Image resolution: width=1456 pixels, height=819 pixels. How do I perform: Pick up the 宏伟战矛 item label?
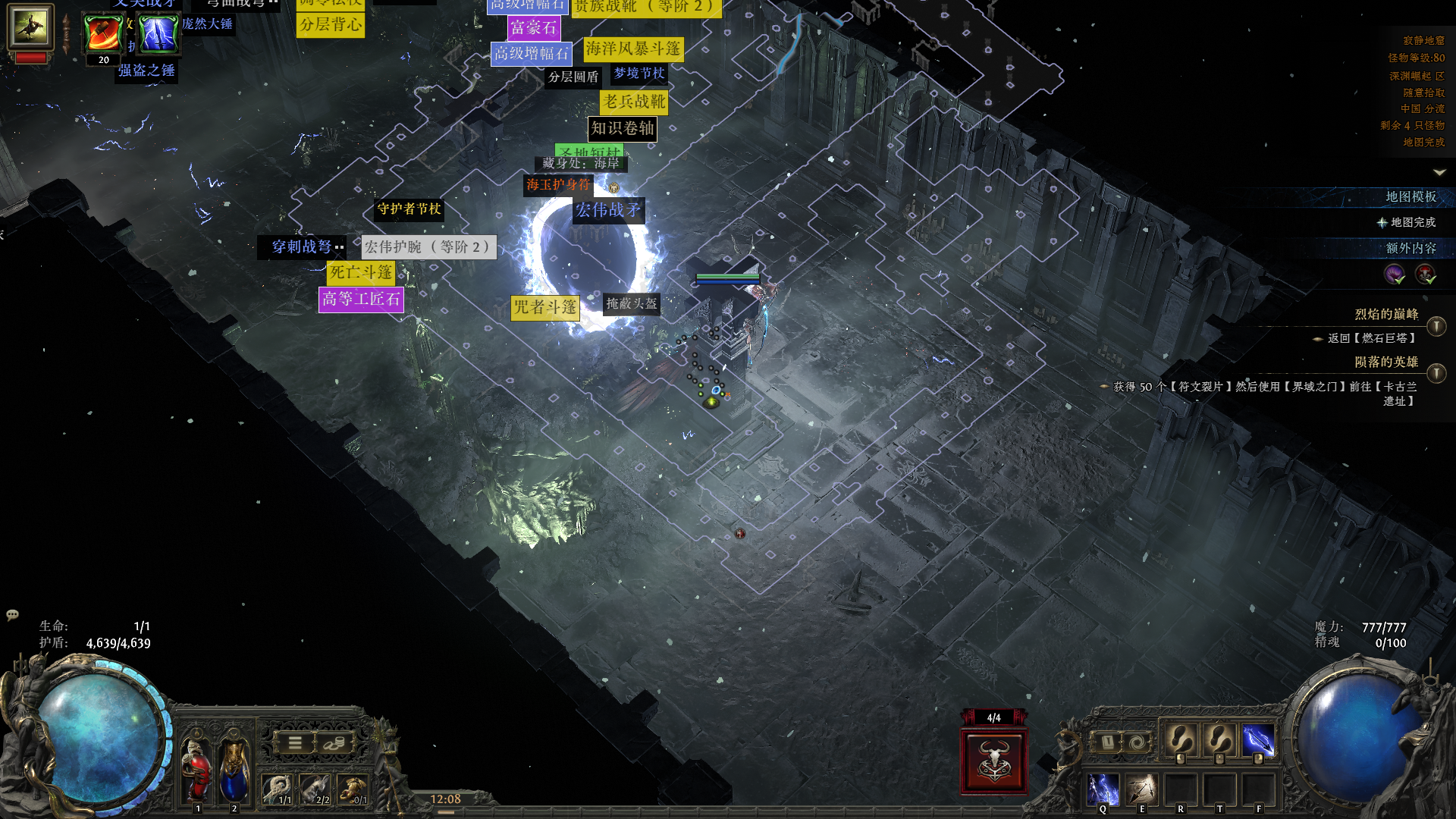coord(608,210)
